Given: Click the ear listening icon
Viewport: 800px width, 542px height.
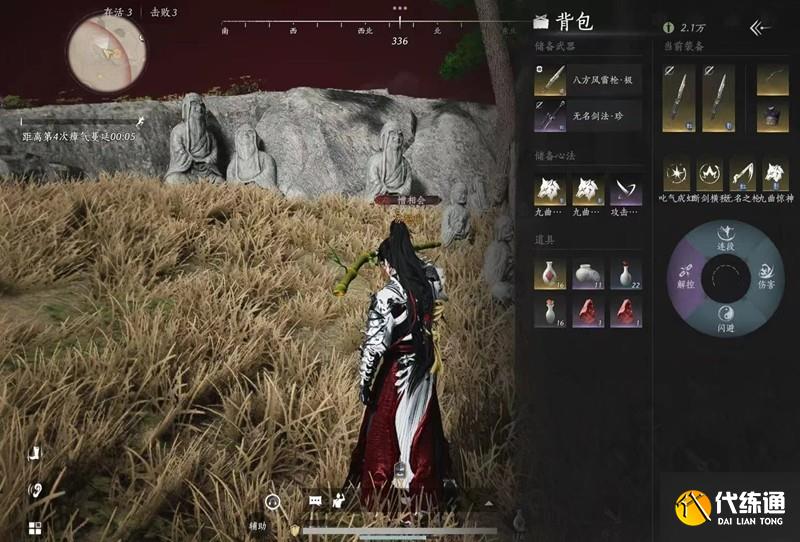Looking at the screenshot, I should tap(33, 490).
